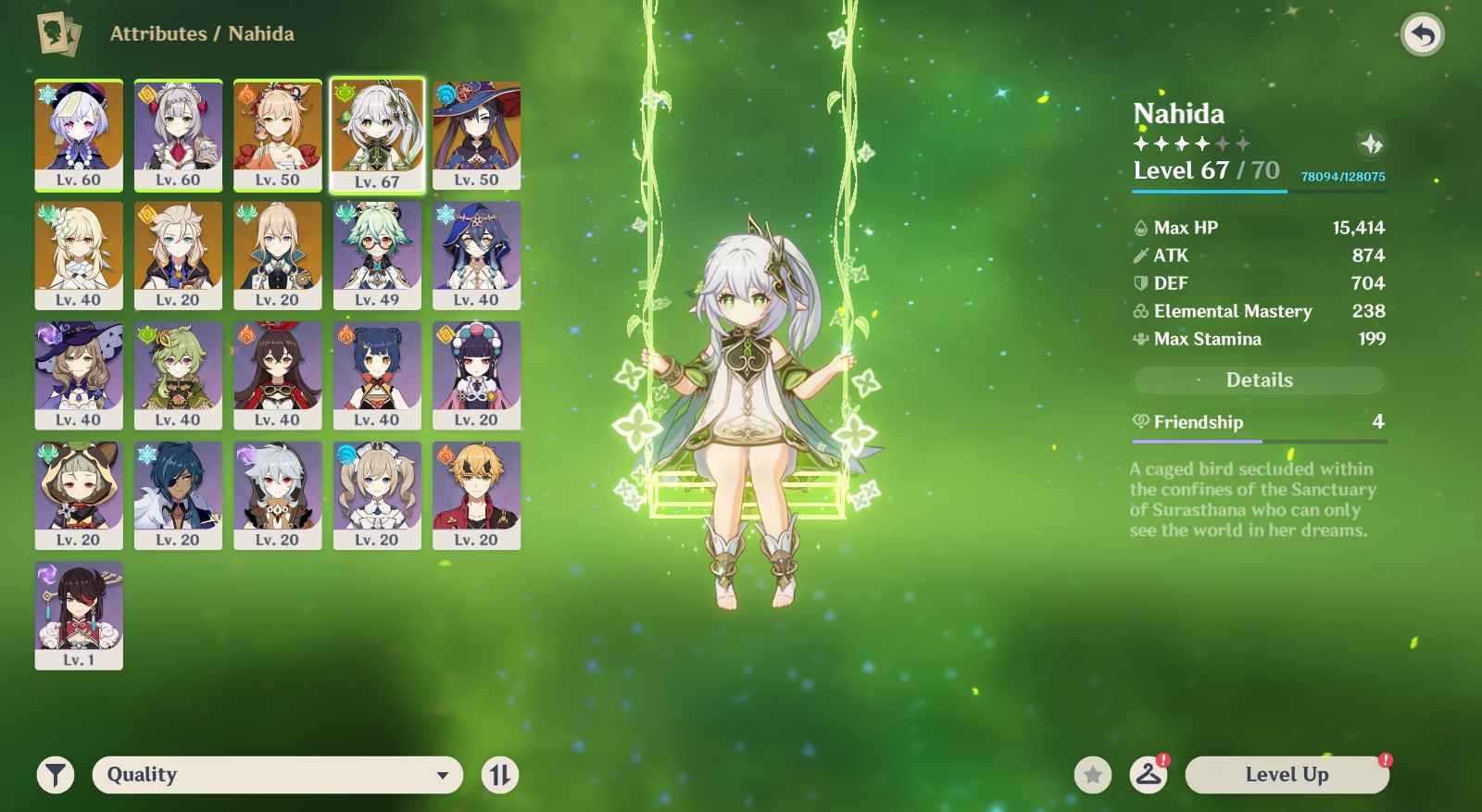Click the Max HP droplet icon
1482x812 pixels.
point(1140,227)
